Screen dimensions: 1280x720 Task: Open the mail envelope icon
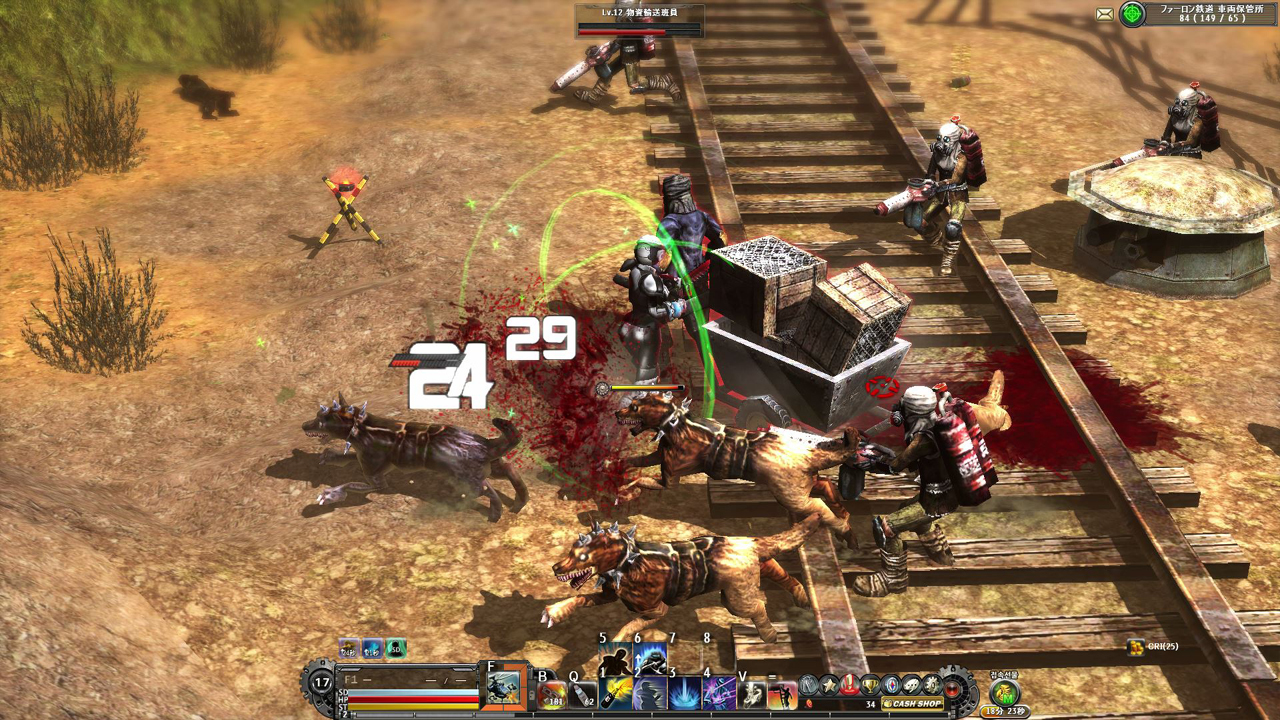coord(1104,14)
